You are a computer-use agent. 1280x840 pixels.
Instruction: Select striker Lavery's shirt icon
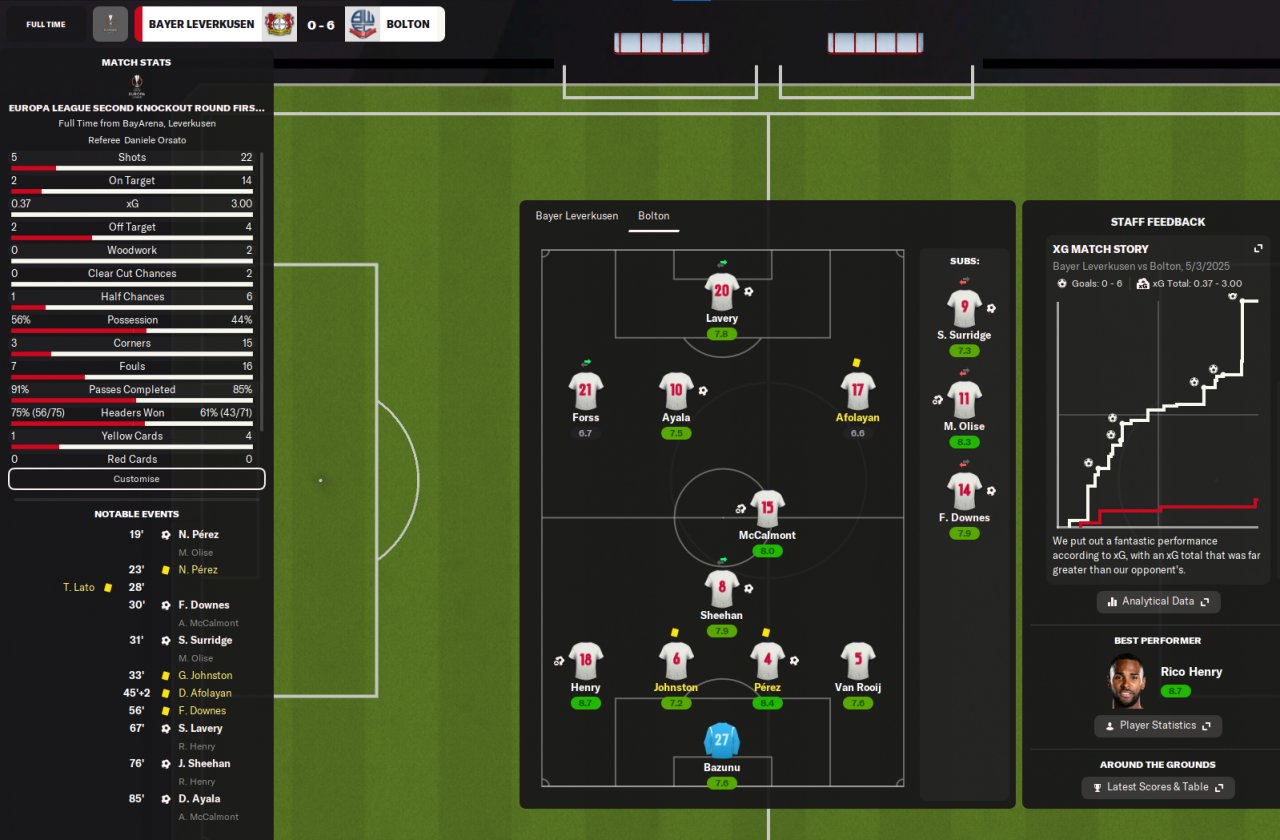[x=721, y=293]
